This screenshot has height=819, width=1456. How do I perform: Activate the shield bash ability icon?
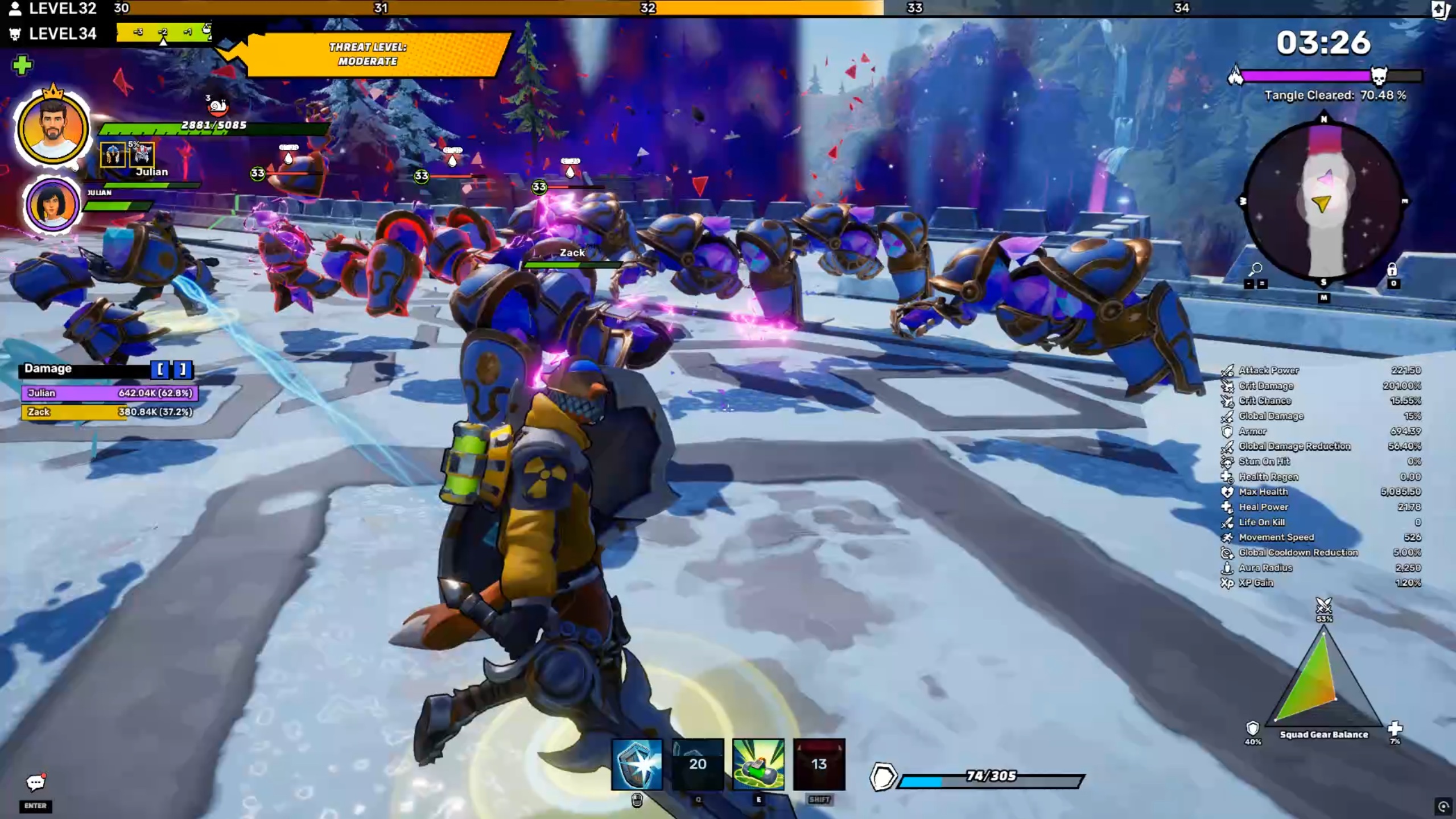[x=637, y=764]
